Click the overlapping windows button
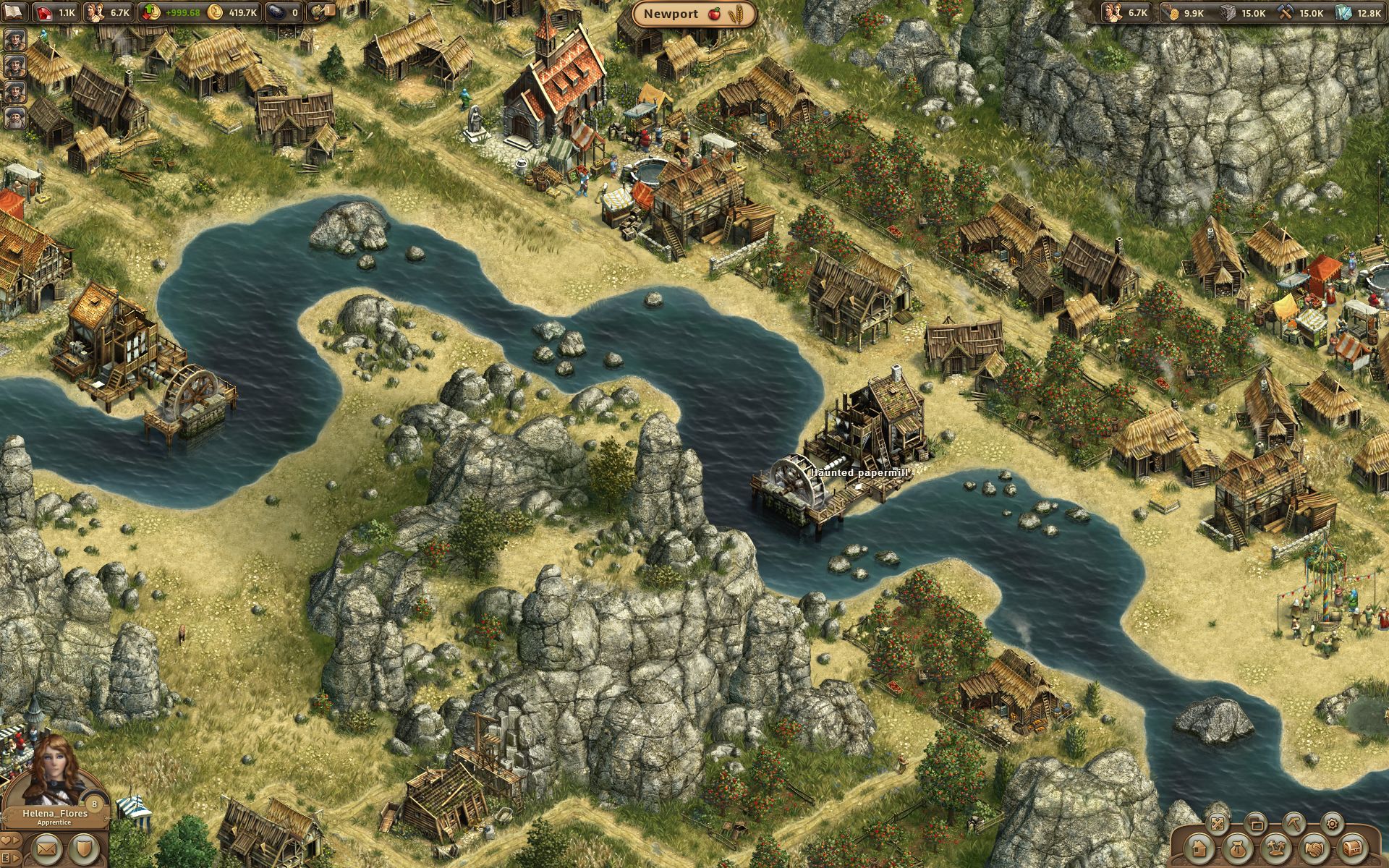 click(1256, 823)
